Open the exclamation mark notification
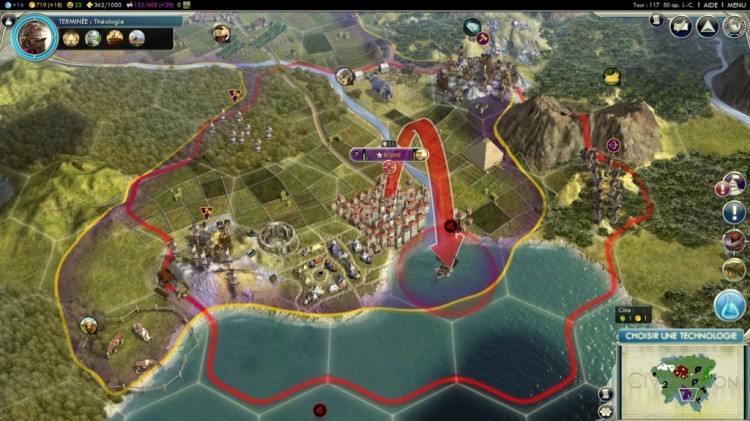The height and width of the screenshot is (421, 750). (733, 213)
